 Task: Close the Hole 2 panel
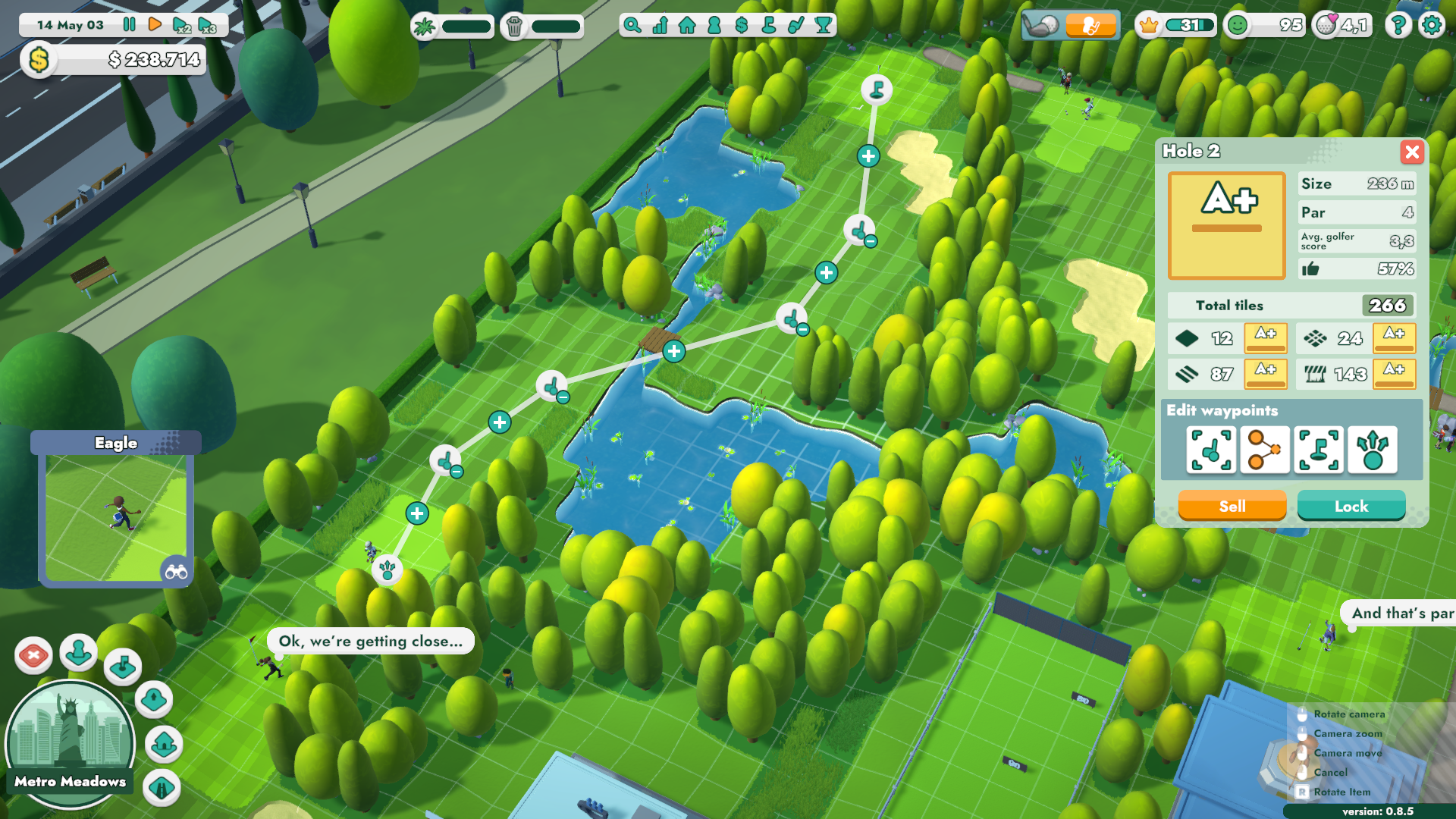coord(1411,152)
